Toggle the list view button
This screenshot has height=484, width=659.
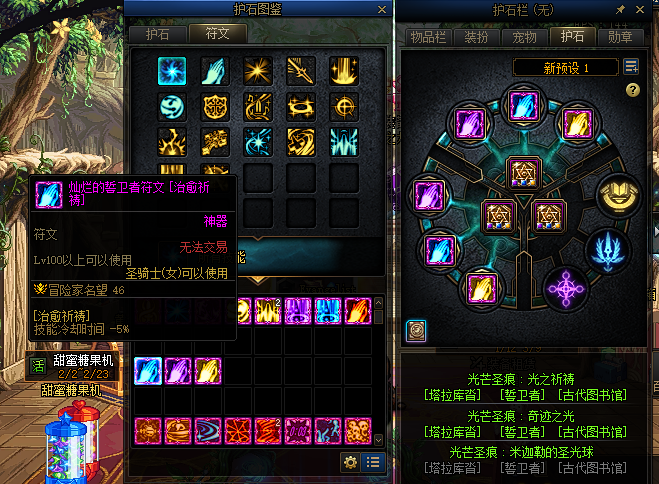tap(373, 461)
